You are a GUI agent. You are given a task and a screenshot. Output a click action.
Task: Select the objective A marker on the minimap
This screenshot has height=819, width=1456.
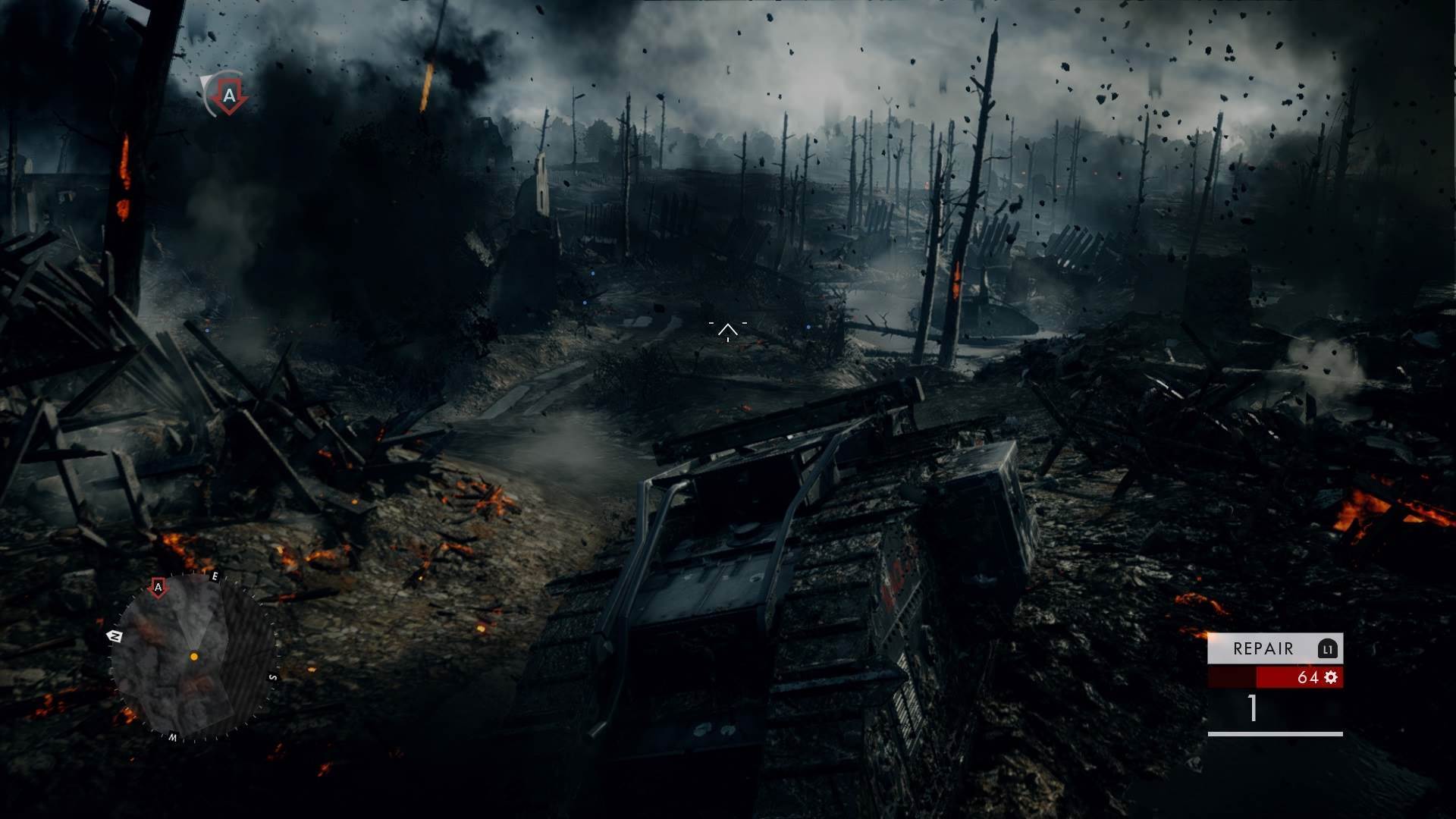pos(158,587)
